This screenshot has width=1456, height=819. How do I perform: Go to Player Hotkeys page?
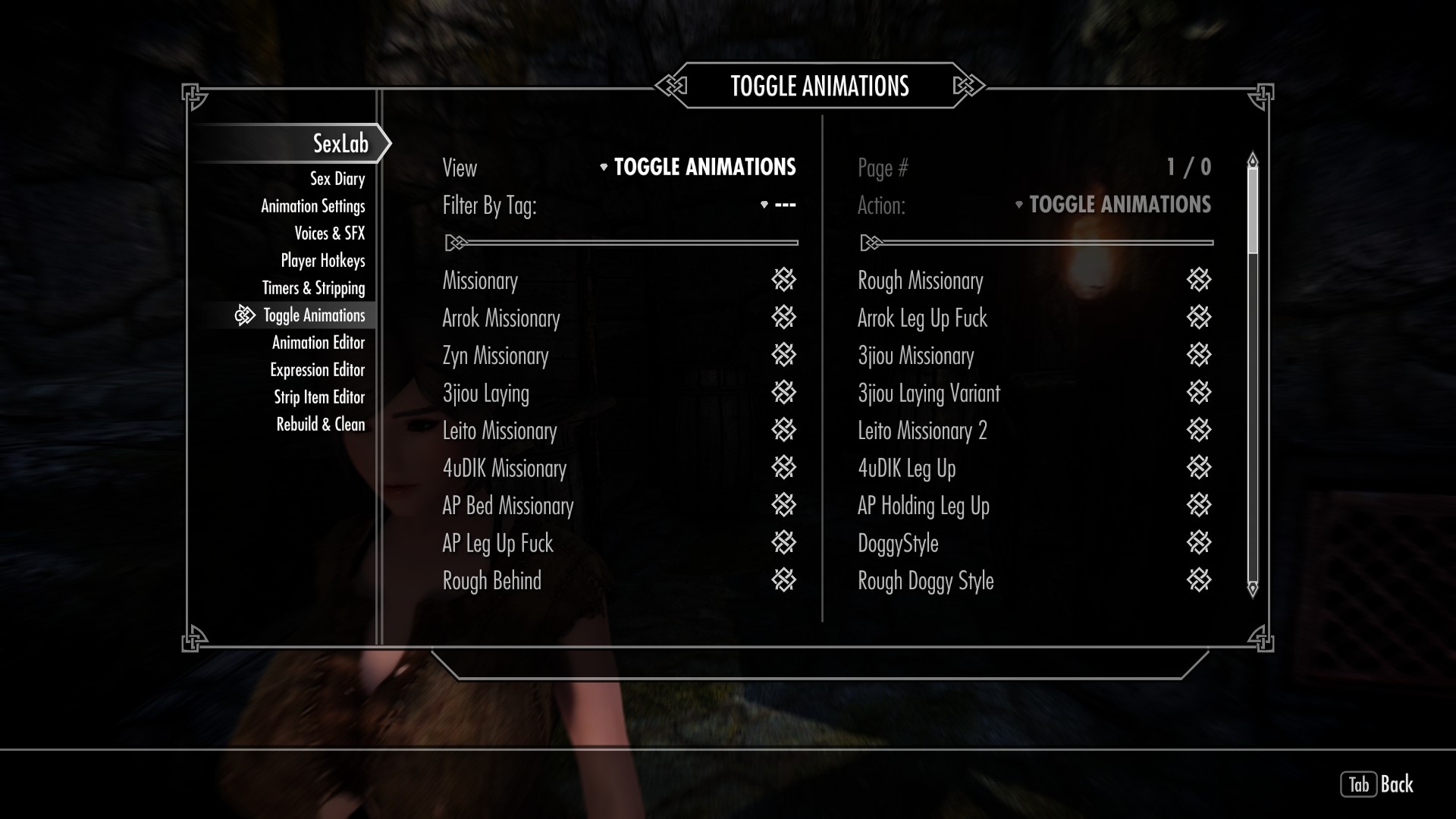[x=322, y=261]
